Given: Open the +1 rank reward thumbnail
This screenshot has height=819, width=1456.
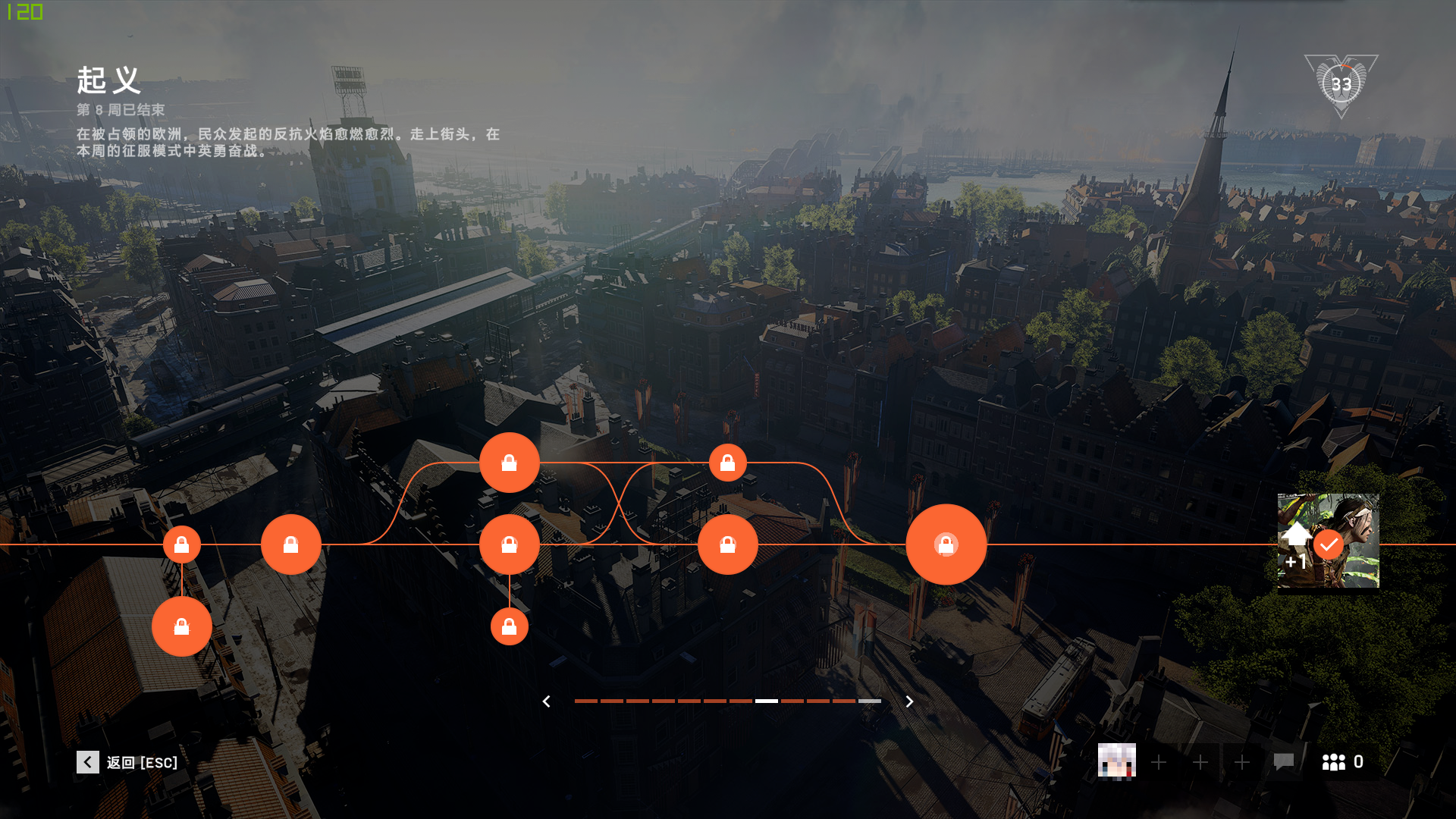Looking at the screenshot, I should click(x=1328, y=541).
